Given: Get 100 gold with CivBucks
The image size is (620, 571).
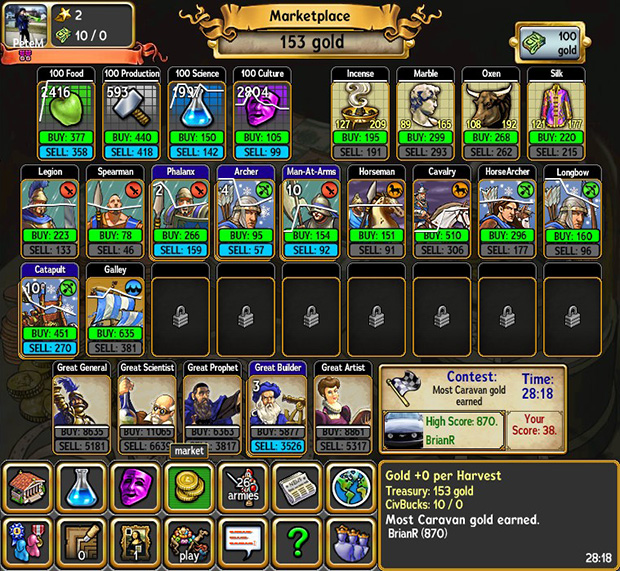Looking at the screenshot, I should 555,44.
